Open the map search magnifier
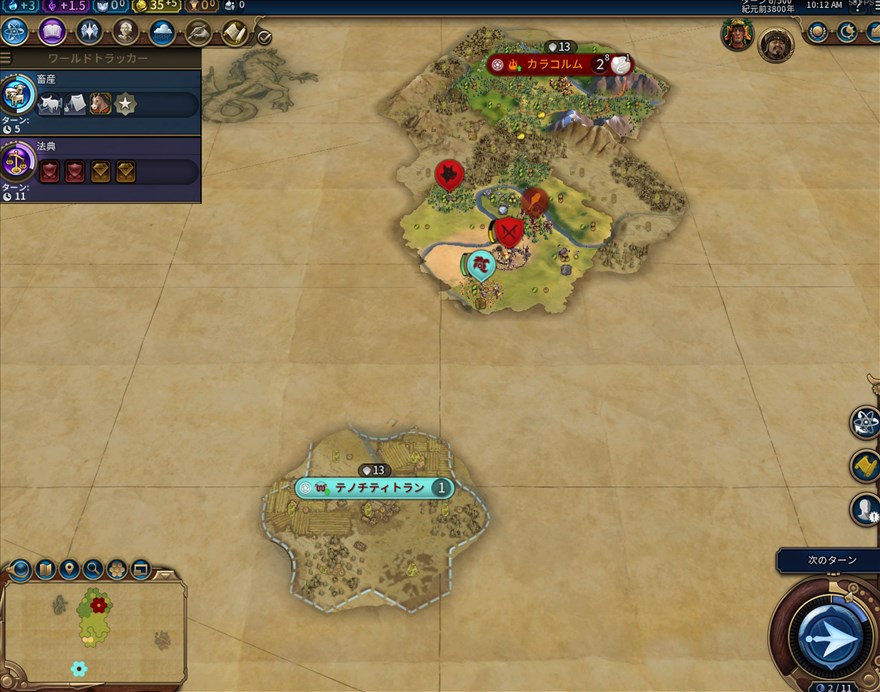 (x=93, y=570)
